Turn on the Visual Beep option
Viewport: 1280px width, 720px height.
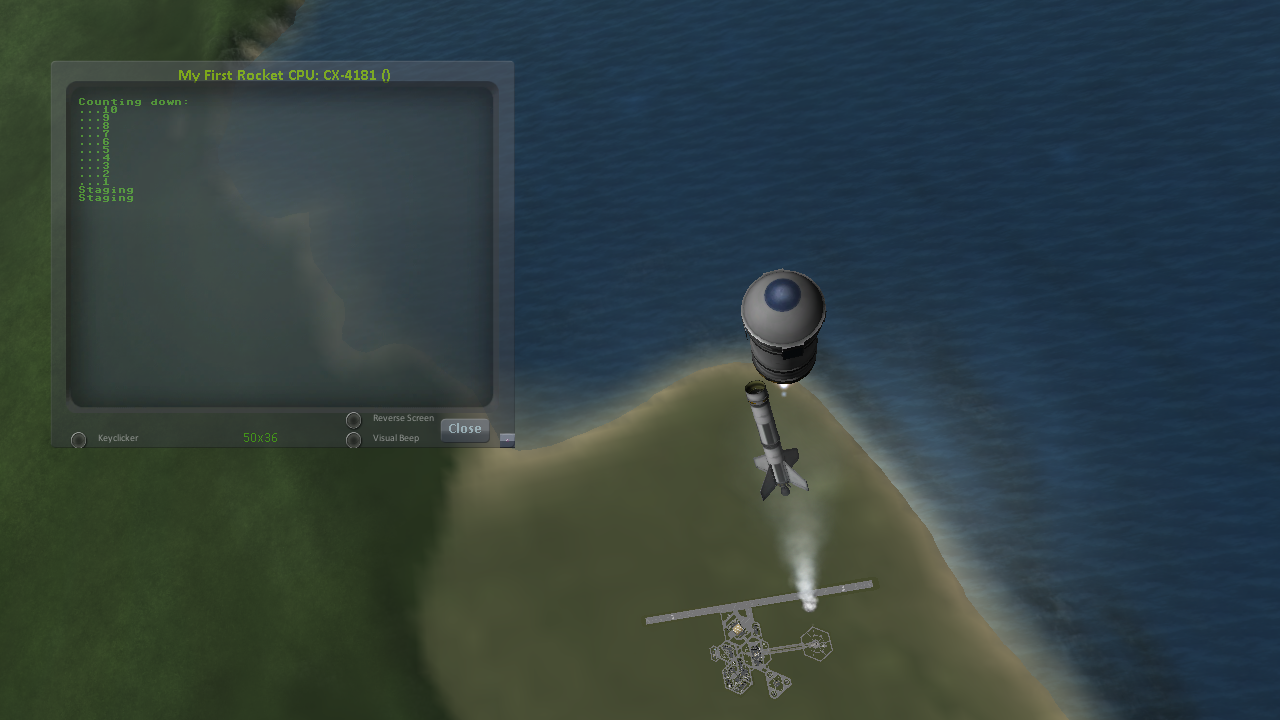(353, 439)
